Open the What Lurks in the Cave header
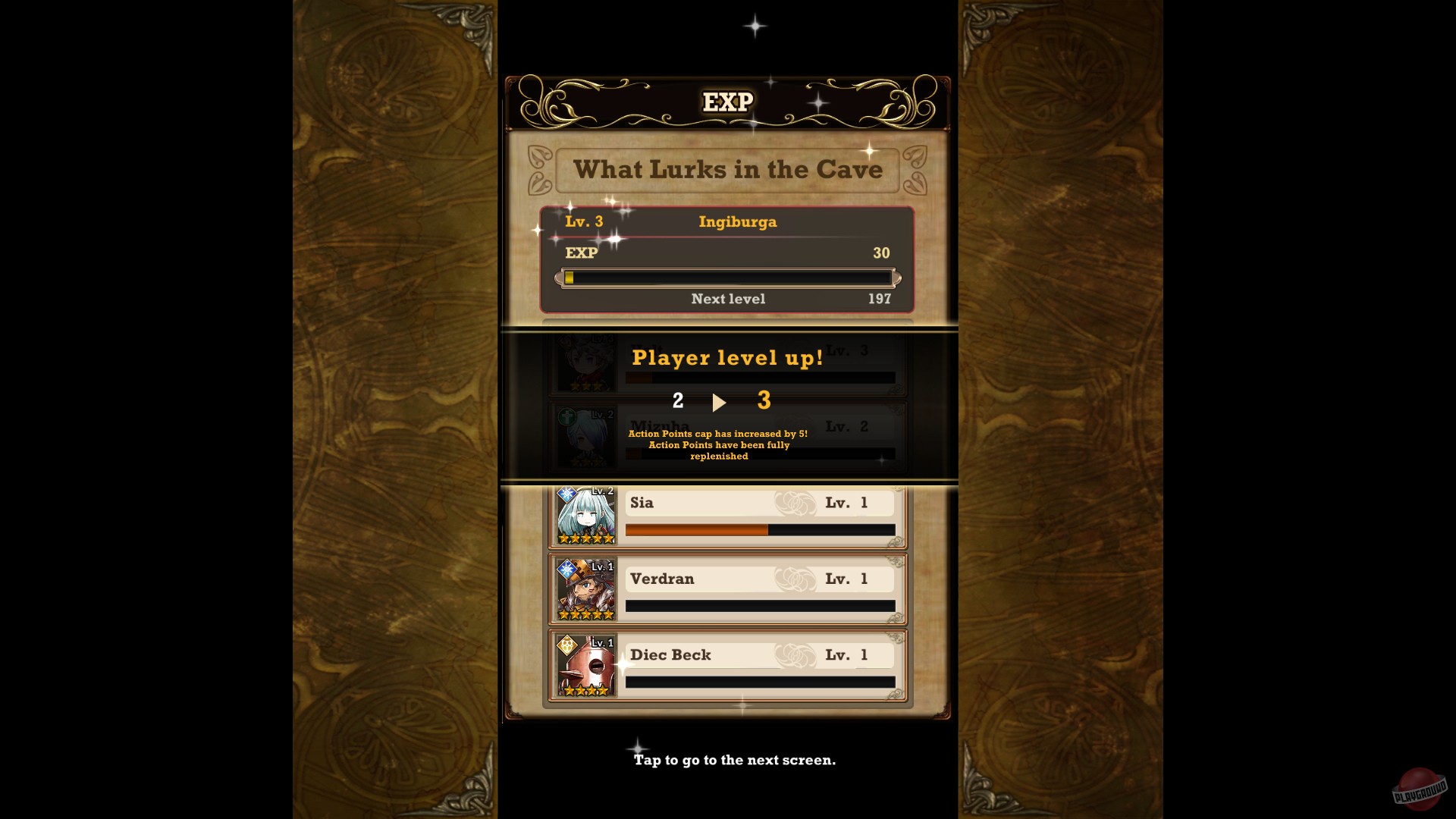The height and width of the screenshot is (819, 1456). pos(727,170)
